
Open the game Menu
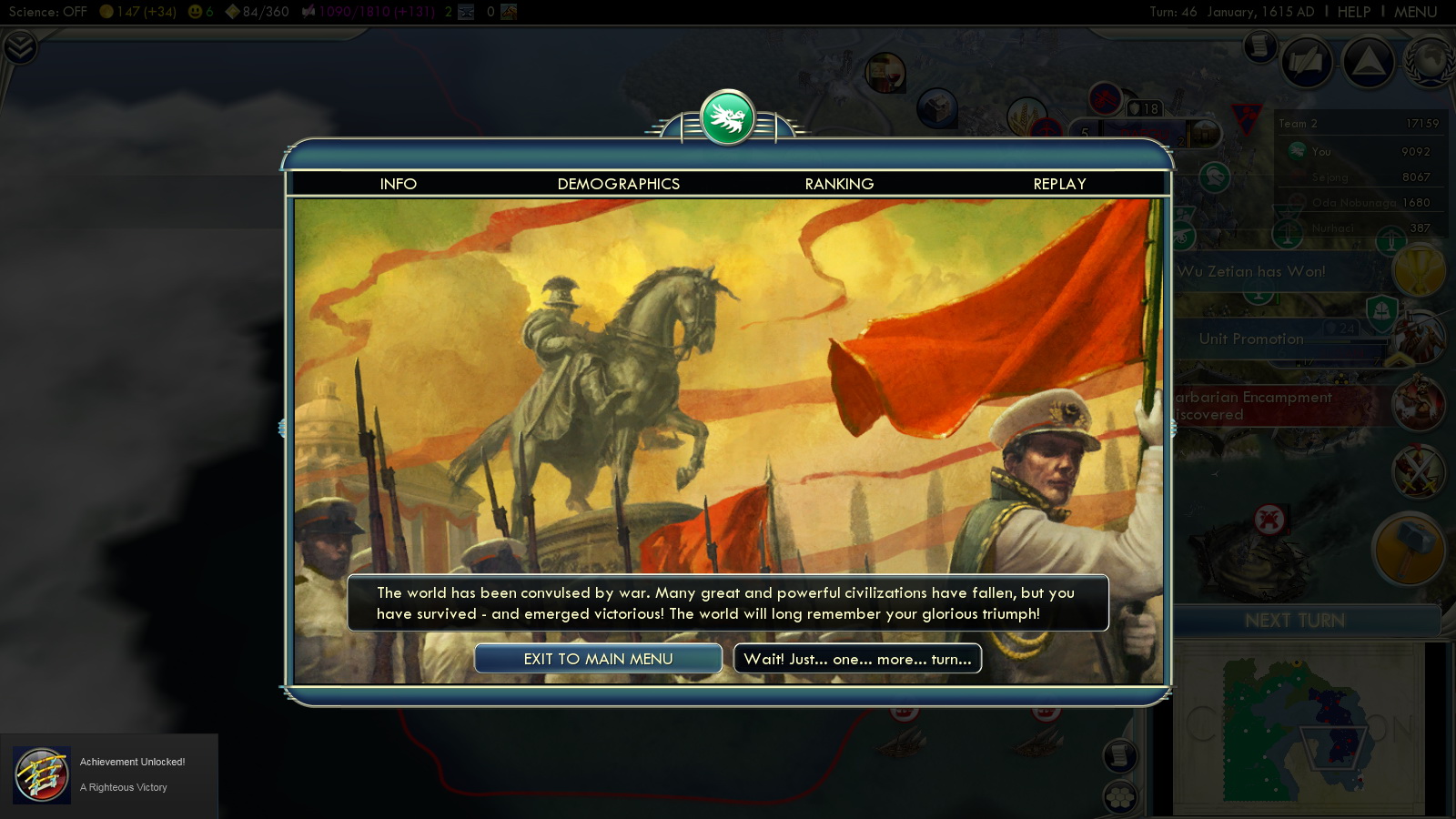click(x=1415, y=12)
